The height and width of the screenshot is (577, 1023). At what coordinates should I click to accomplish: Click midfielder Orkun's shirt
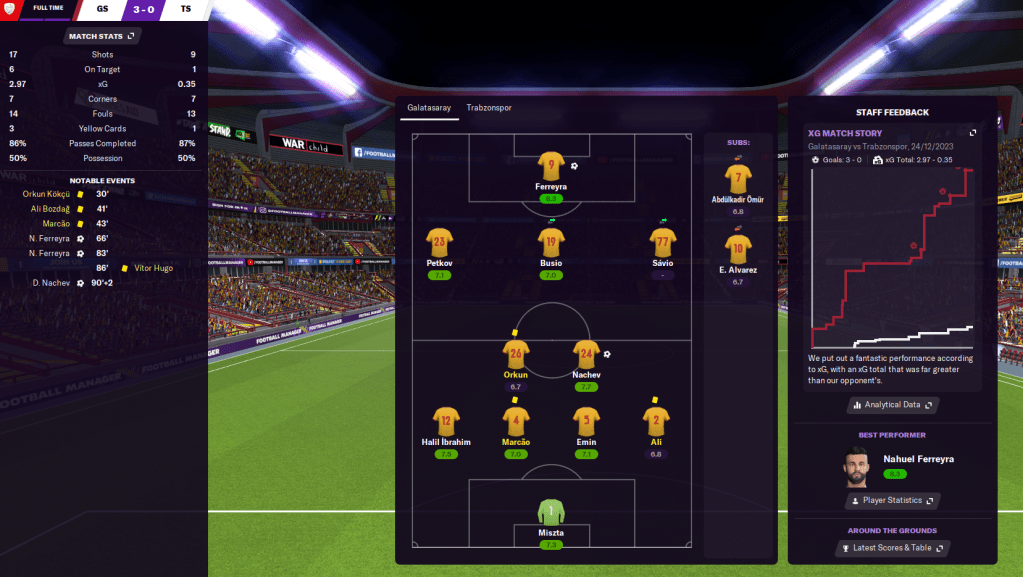[516, 354]
